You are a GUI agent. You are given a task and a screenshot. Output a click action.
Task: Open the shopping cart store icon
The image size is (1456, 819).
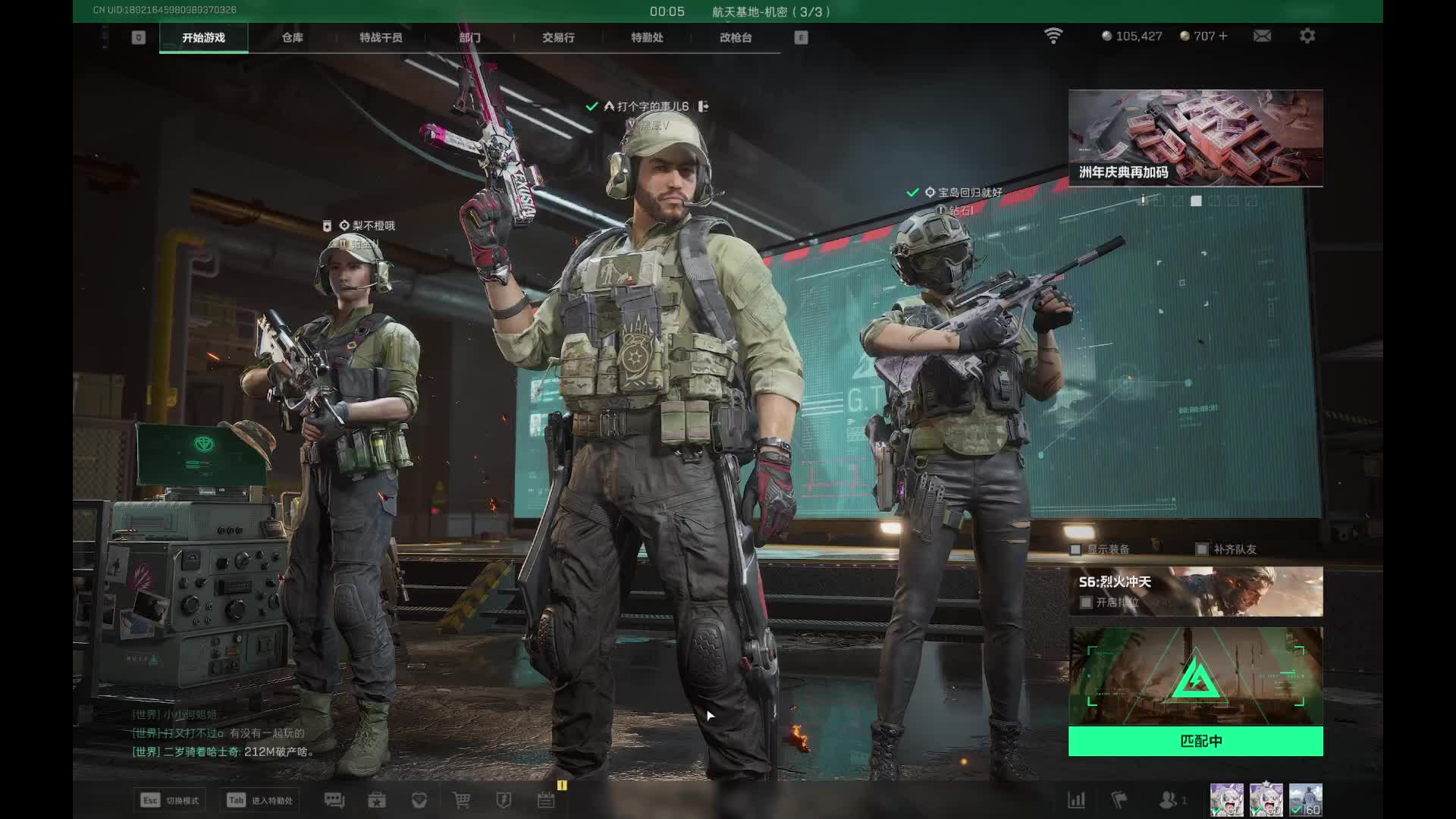click(461, 800)
